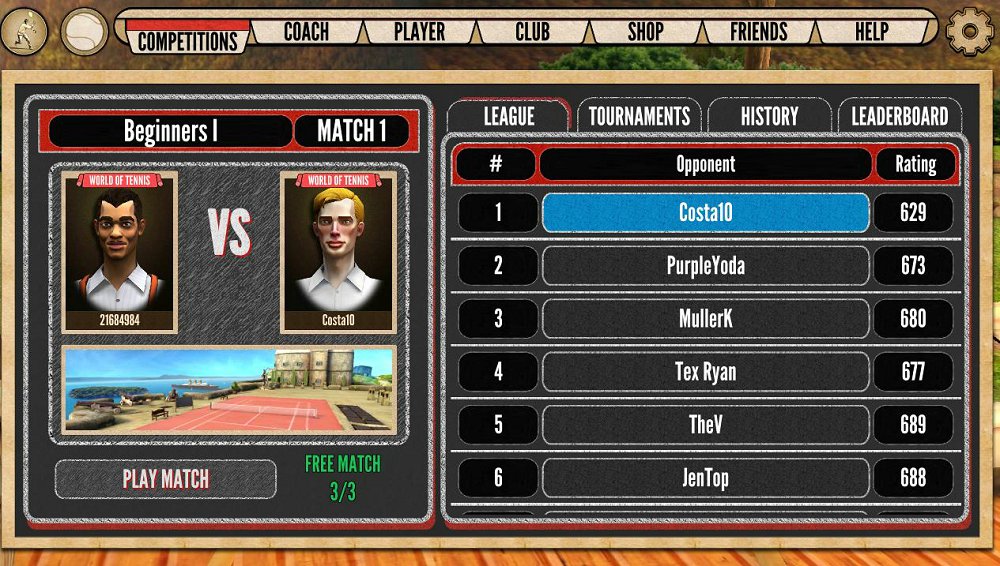The height and width of the screenshot is (566, 1000).
Task: Select the League tab
Action: [508, 116]
